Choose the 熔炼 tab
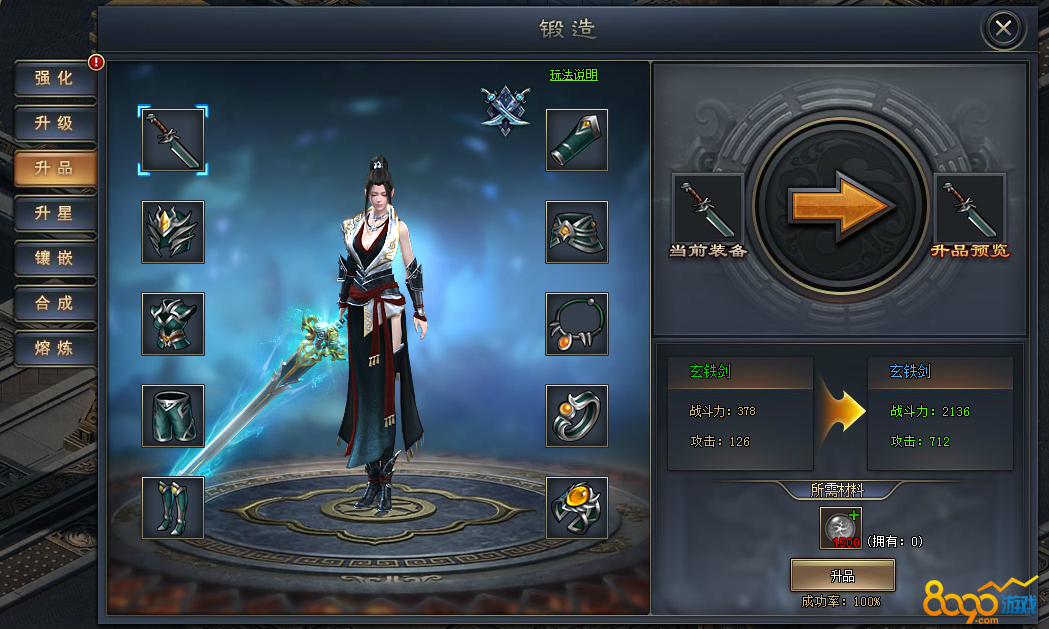This screenshot has width=1049, height=629. [55, 349]
